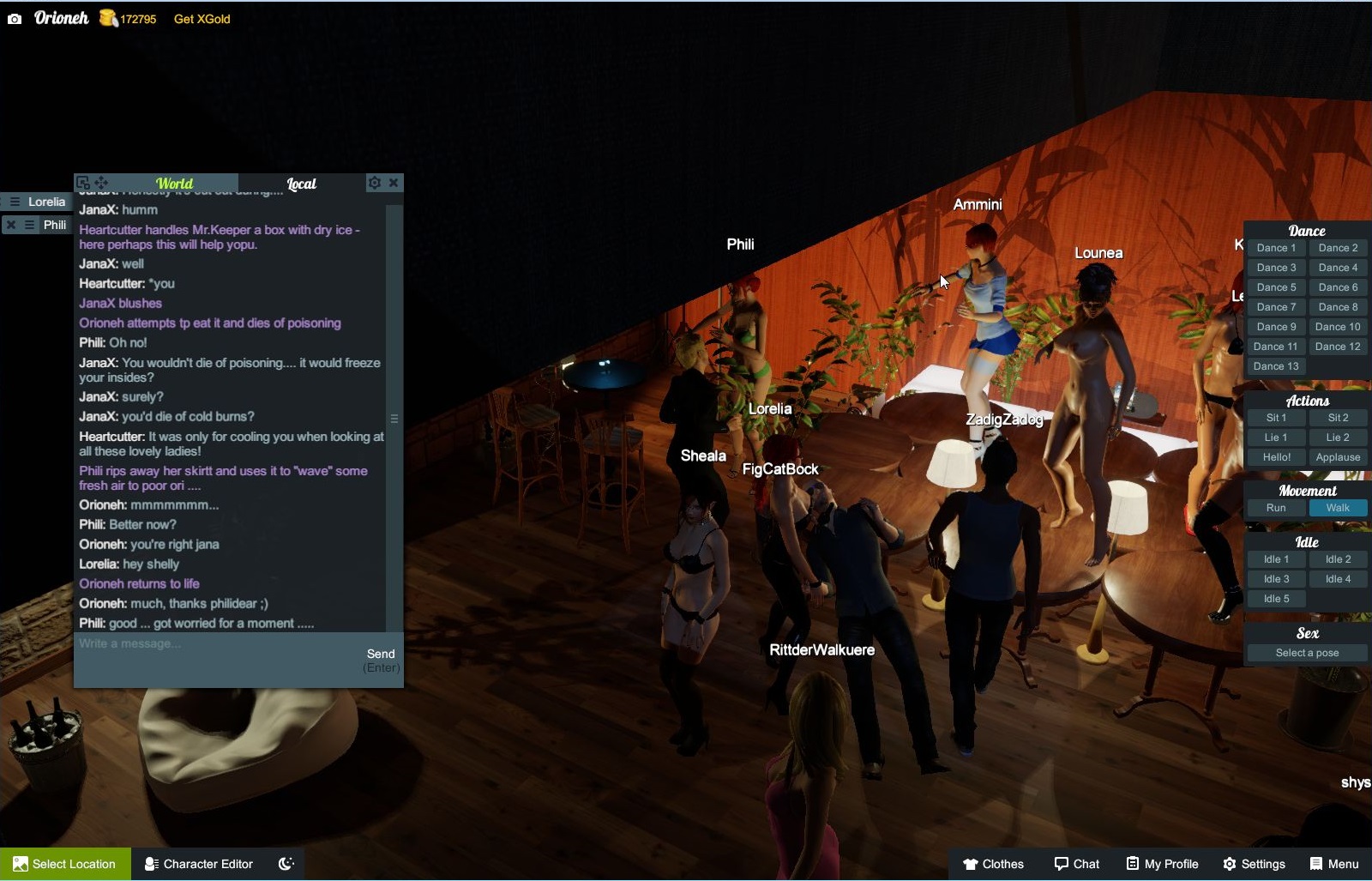Click the Select Location picture icon
The width and height of the screenshot is (1372, 881).
21,864
